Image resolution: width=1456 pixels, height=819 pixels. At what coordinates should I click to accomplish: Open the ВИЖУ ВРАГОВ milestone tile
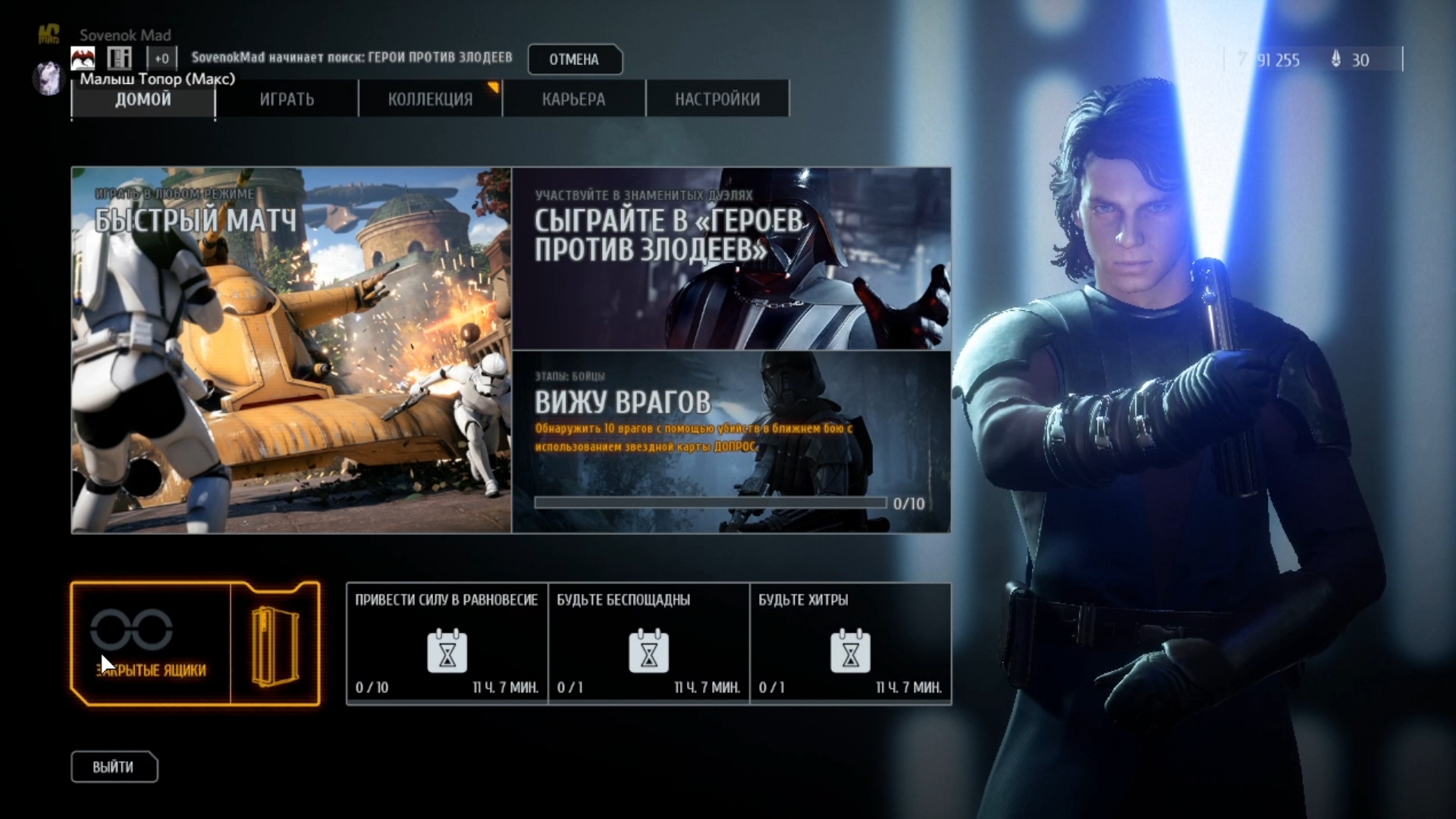731,441
